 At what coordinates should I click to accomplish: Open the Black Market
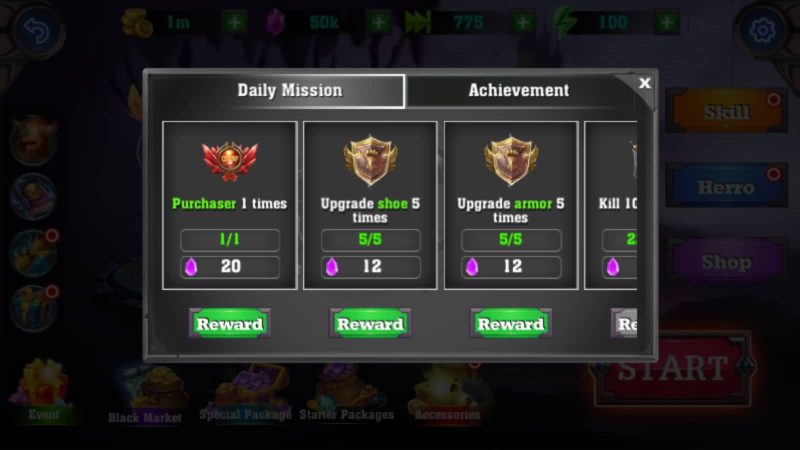(x=145, y=393)
